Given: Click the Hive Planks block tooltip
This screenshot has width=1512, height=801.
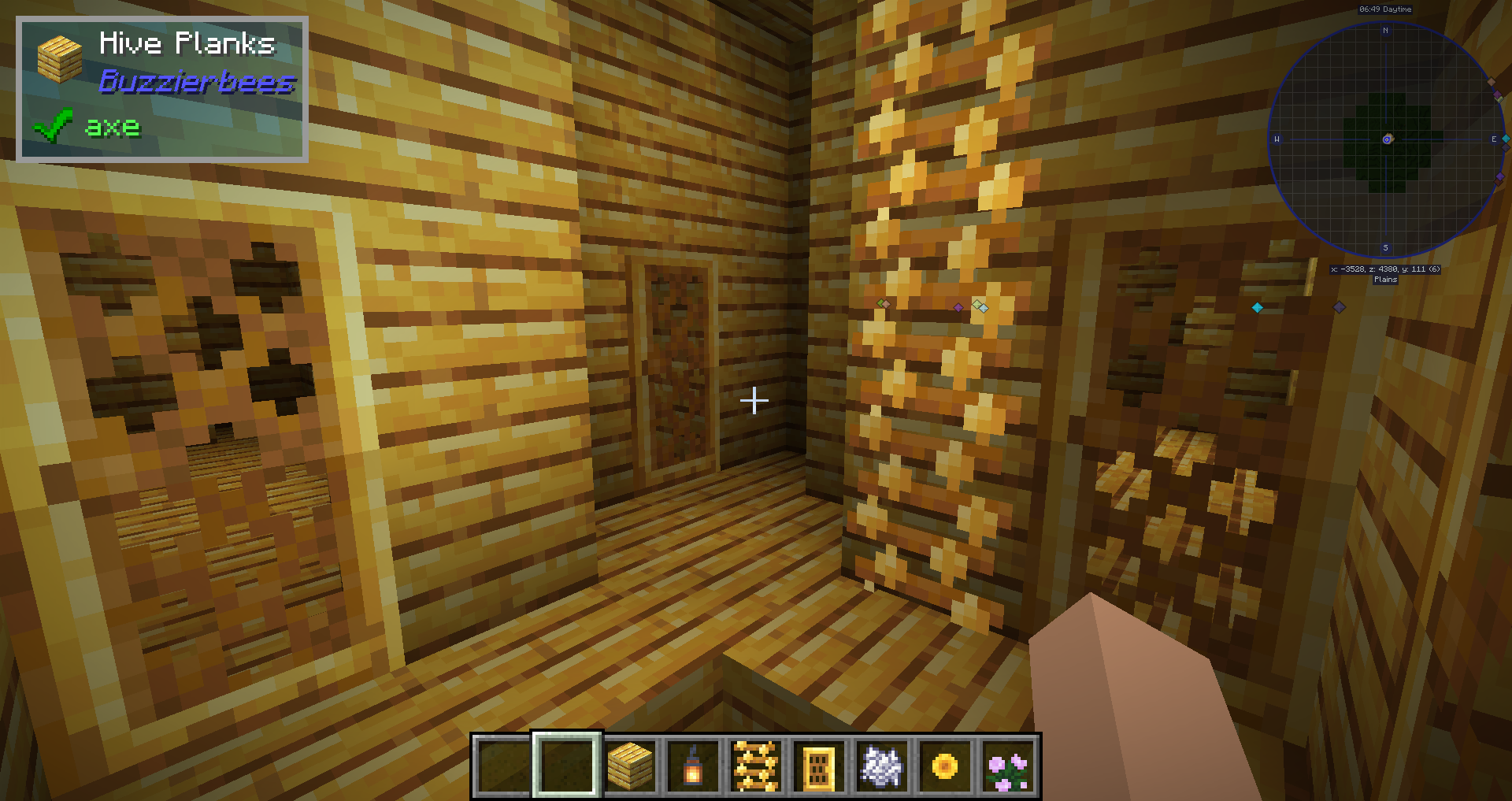Looking at the screenshot, I should point(162,89).
